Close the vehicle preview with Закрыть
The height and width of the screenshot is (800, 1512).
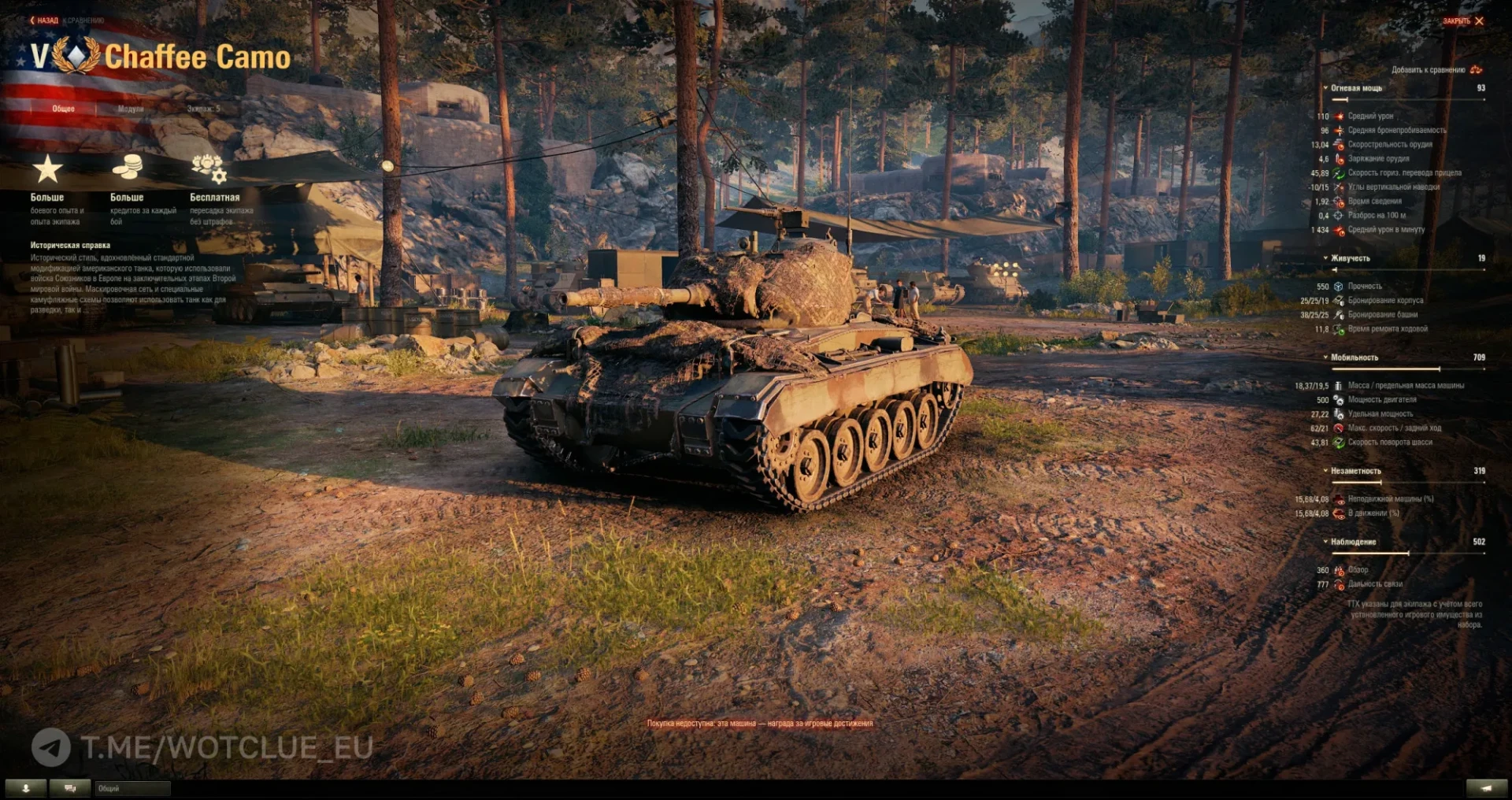coord(1462,21)
